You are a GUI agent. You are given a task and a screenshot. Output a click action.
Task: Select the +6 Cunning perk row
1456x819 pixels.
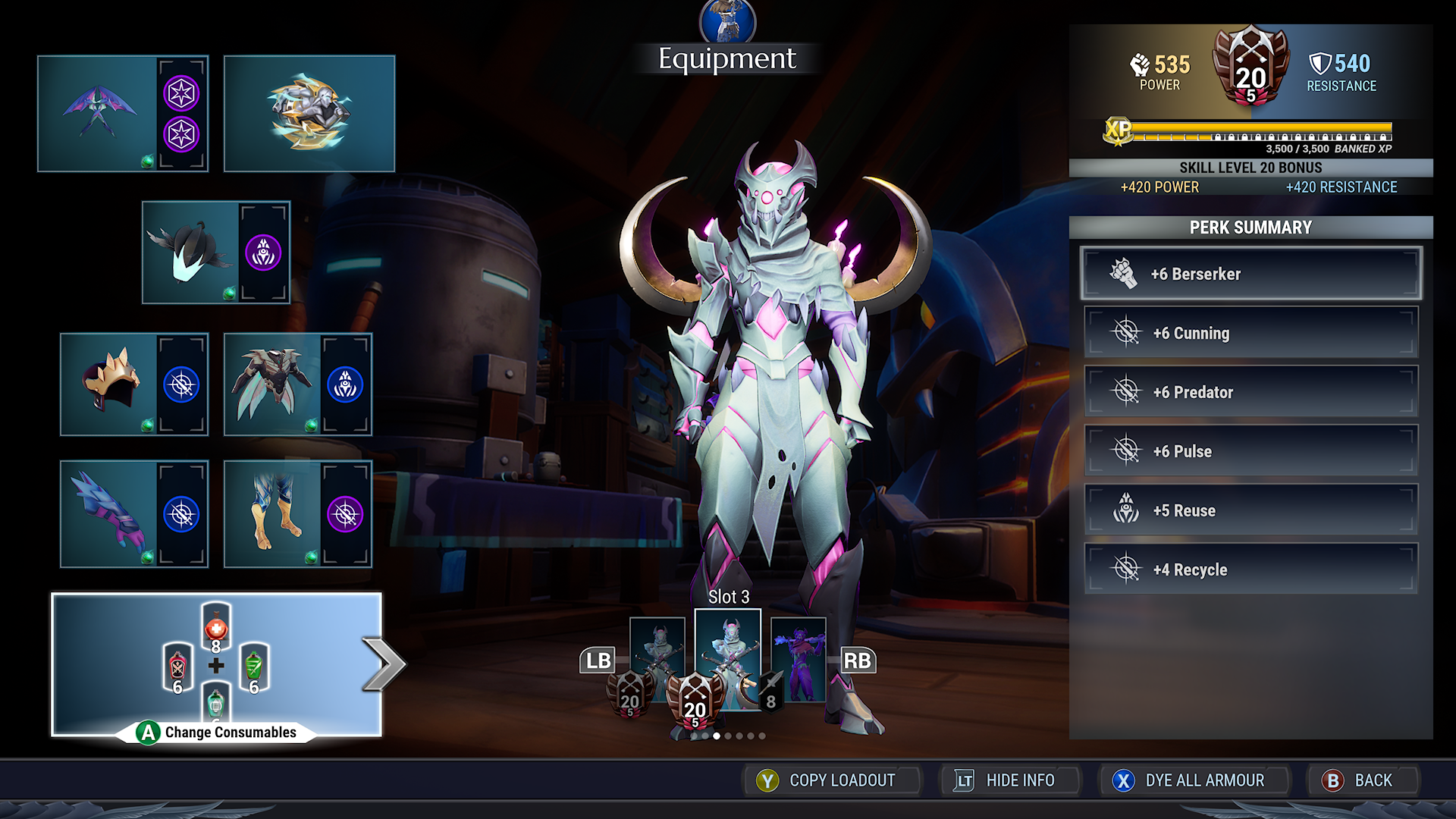1250,333
